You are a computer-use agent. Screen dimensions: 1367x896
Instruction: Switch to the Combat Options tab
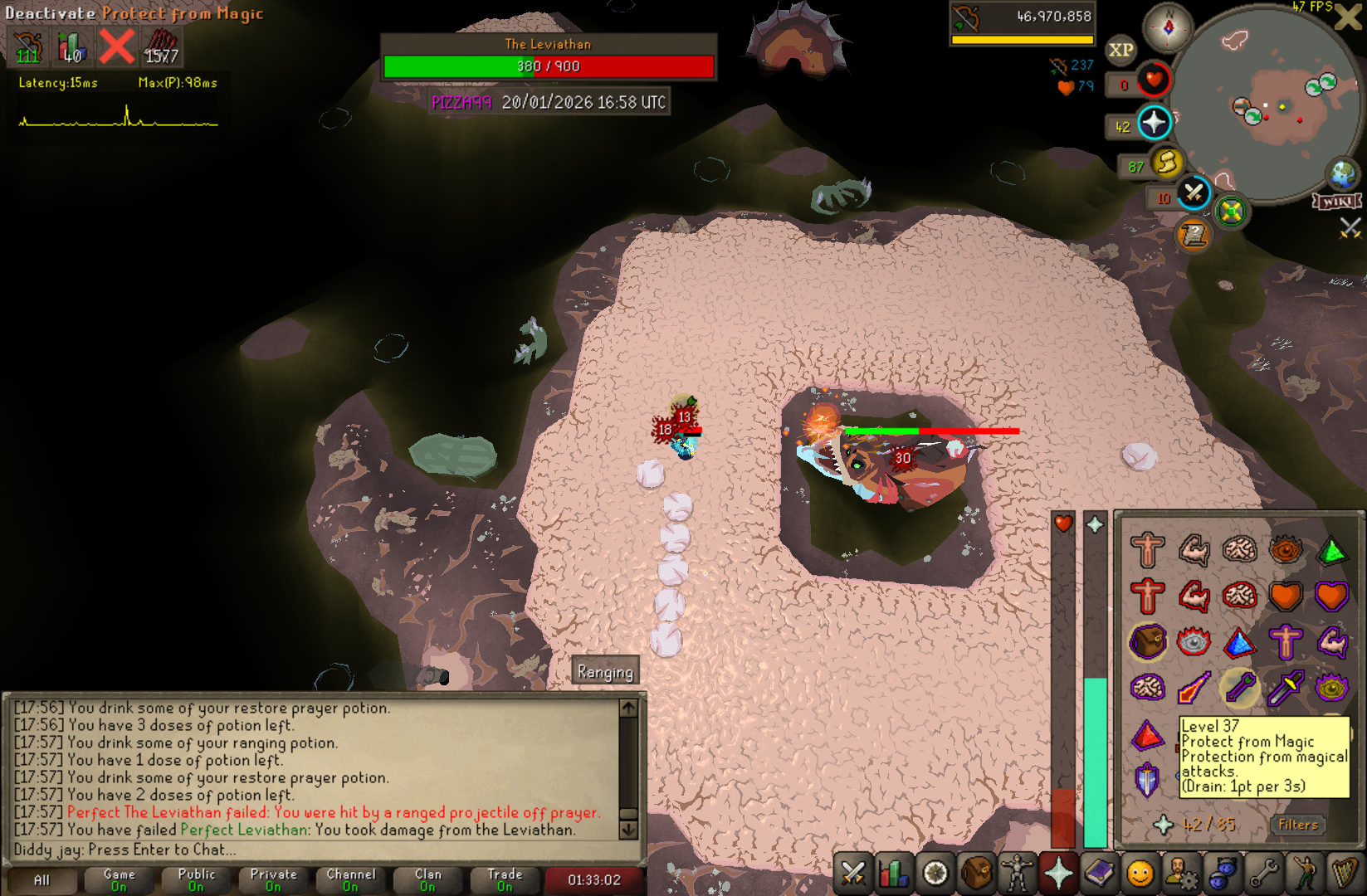tap(853, 874)
